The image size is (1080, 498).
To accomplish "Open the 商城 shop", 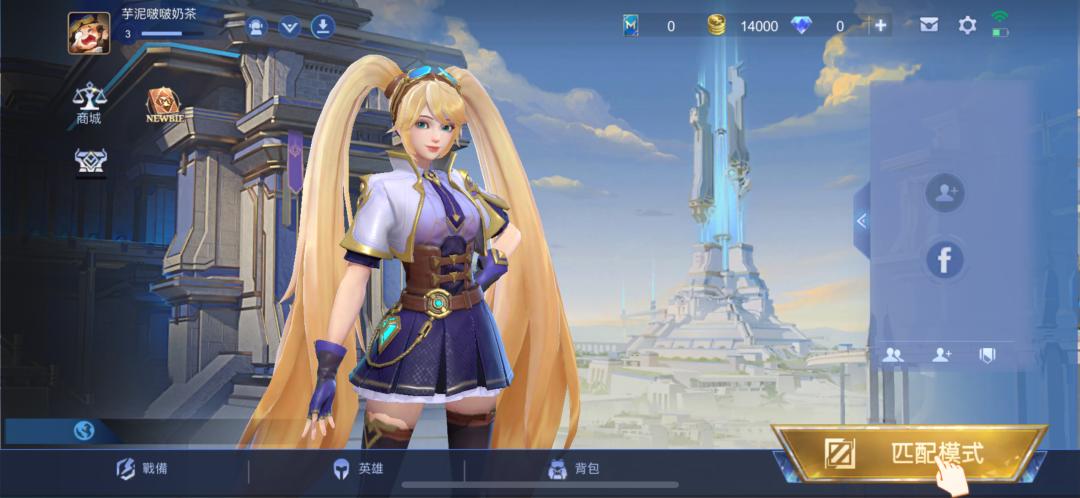I will pos(89,104).
